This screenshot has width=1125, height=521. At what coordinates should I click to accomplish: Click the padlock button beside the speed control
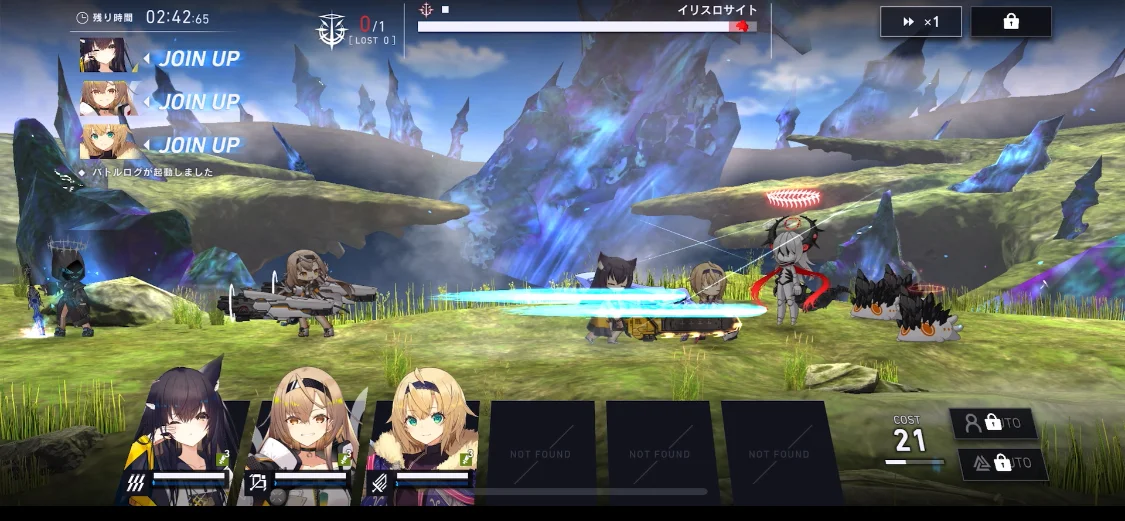point(1010,22)
